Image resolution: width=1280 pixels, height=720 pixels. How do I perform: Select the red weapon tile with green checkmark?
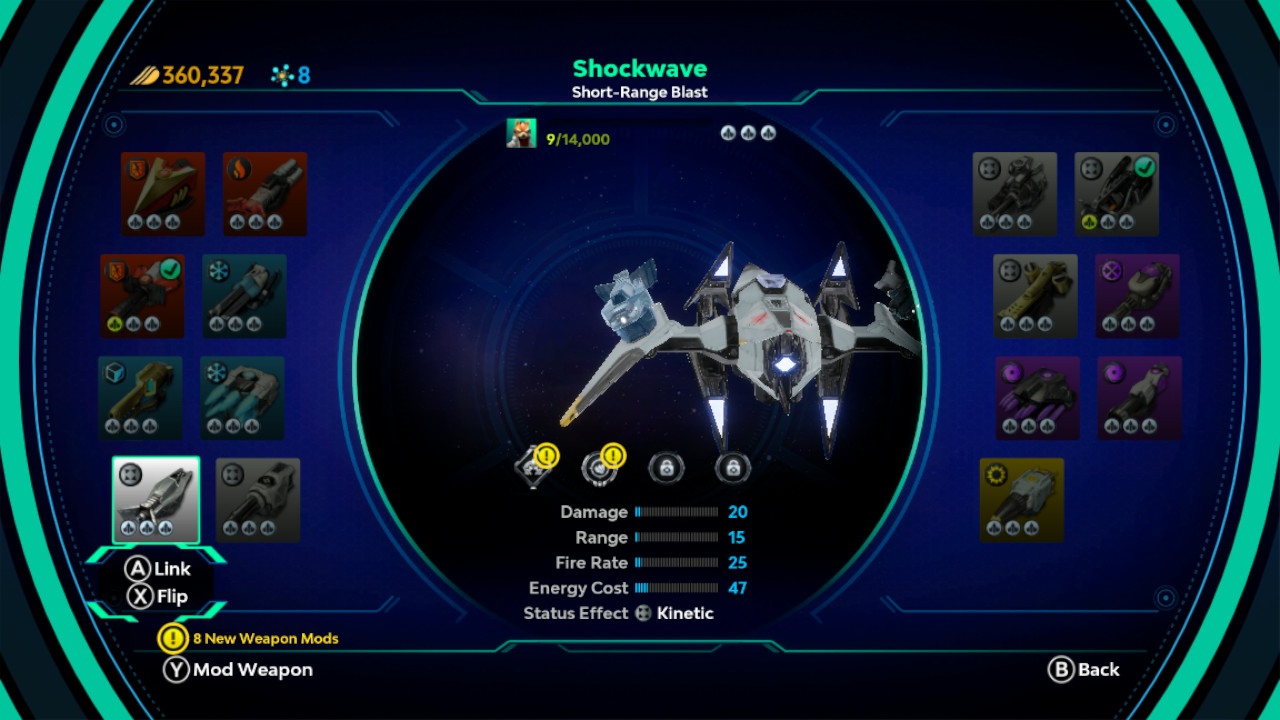click(x=142, y=296)
